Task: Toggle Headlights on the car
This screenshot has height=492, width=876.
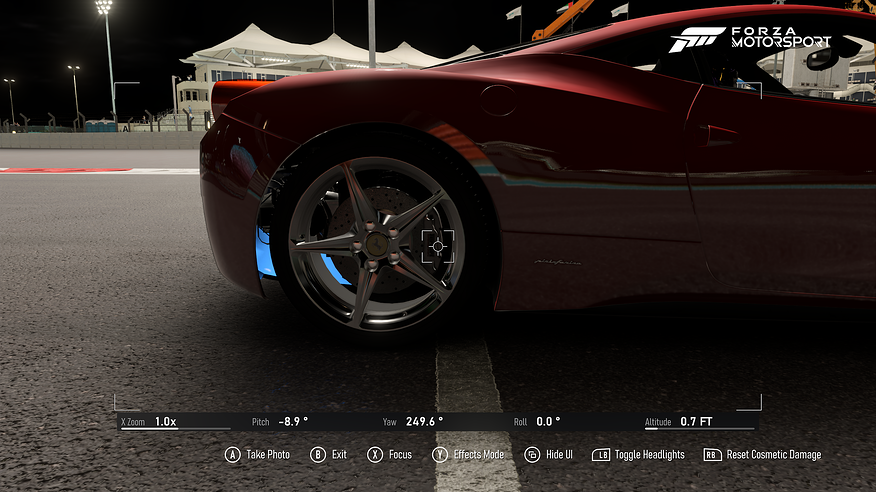Action: 638,455
